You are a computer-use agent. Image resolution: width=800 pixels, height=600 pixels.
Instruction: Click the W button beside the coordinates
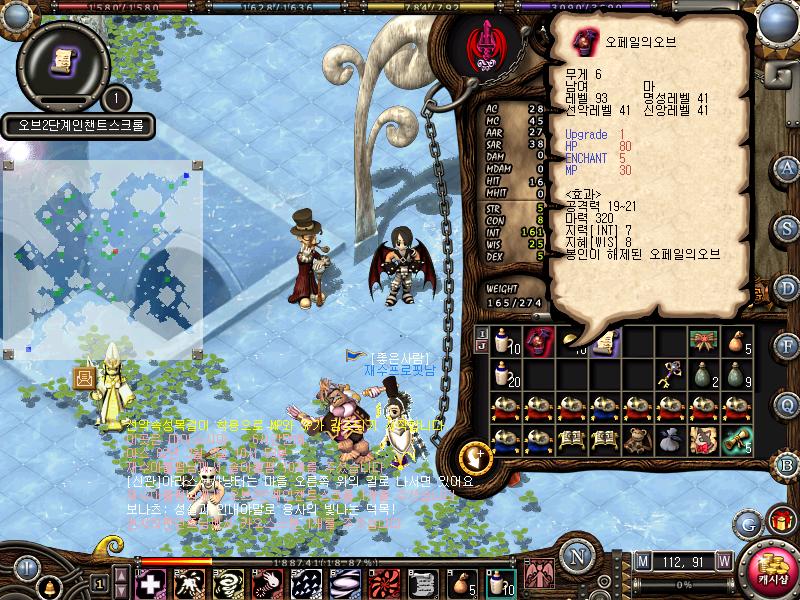point(723,559)
